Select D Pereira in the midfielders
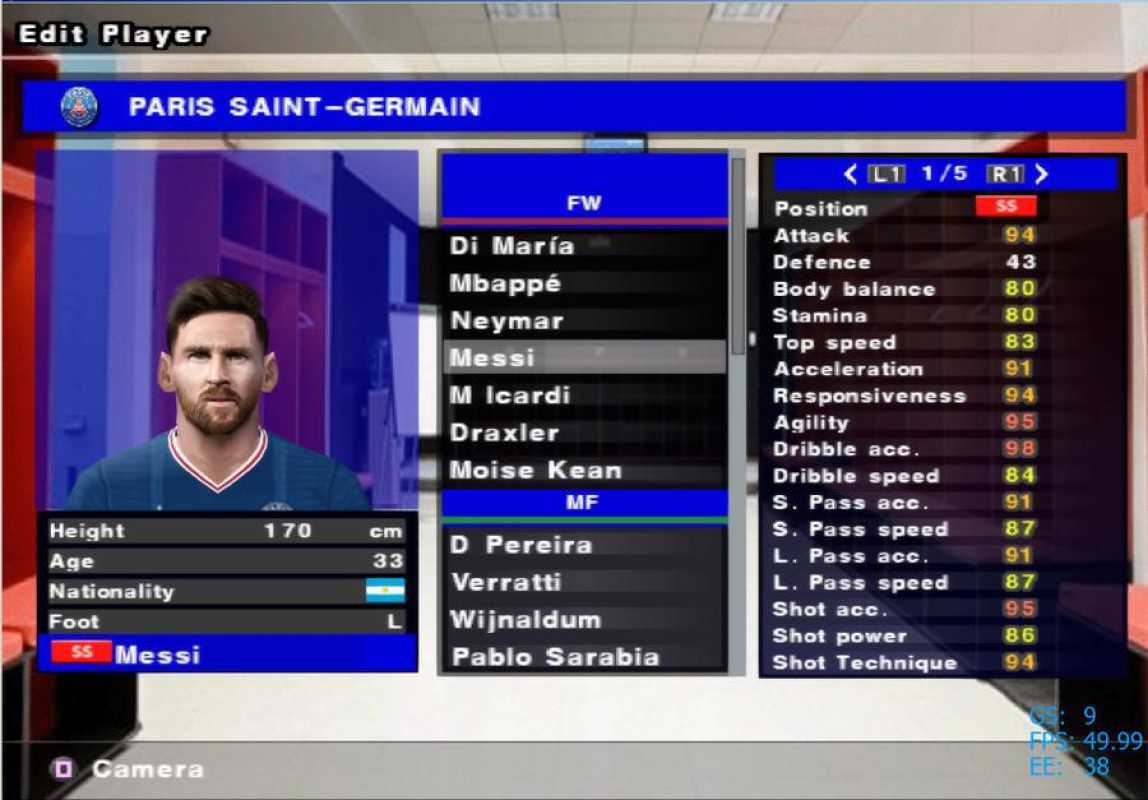Viewport: 1148px width, 800px height. pyautogui.click(x=584, y=545)
